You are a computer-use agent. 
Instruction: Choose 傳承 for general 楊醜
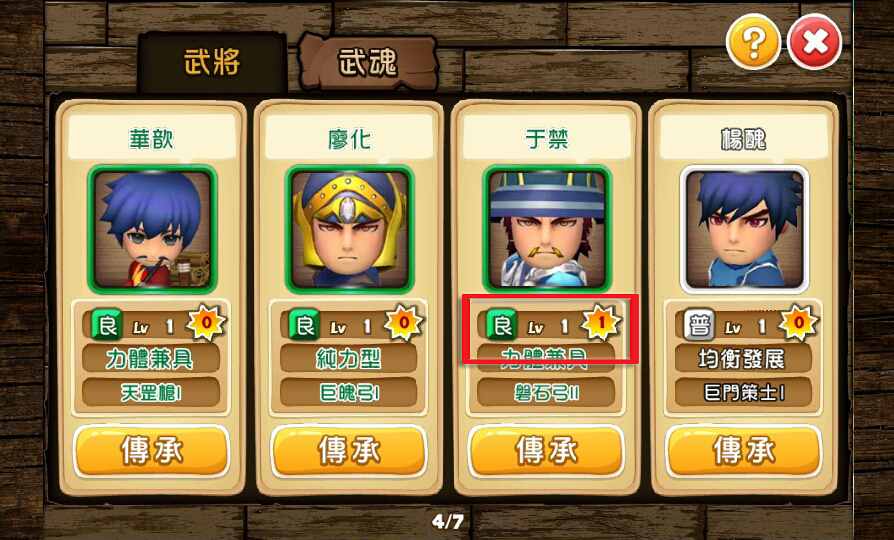(743, 451)
